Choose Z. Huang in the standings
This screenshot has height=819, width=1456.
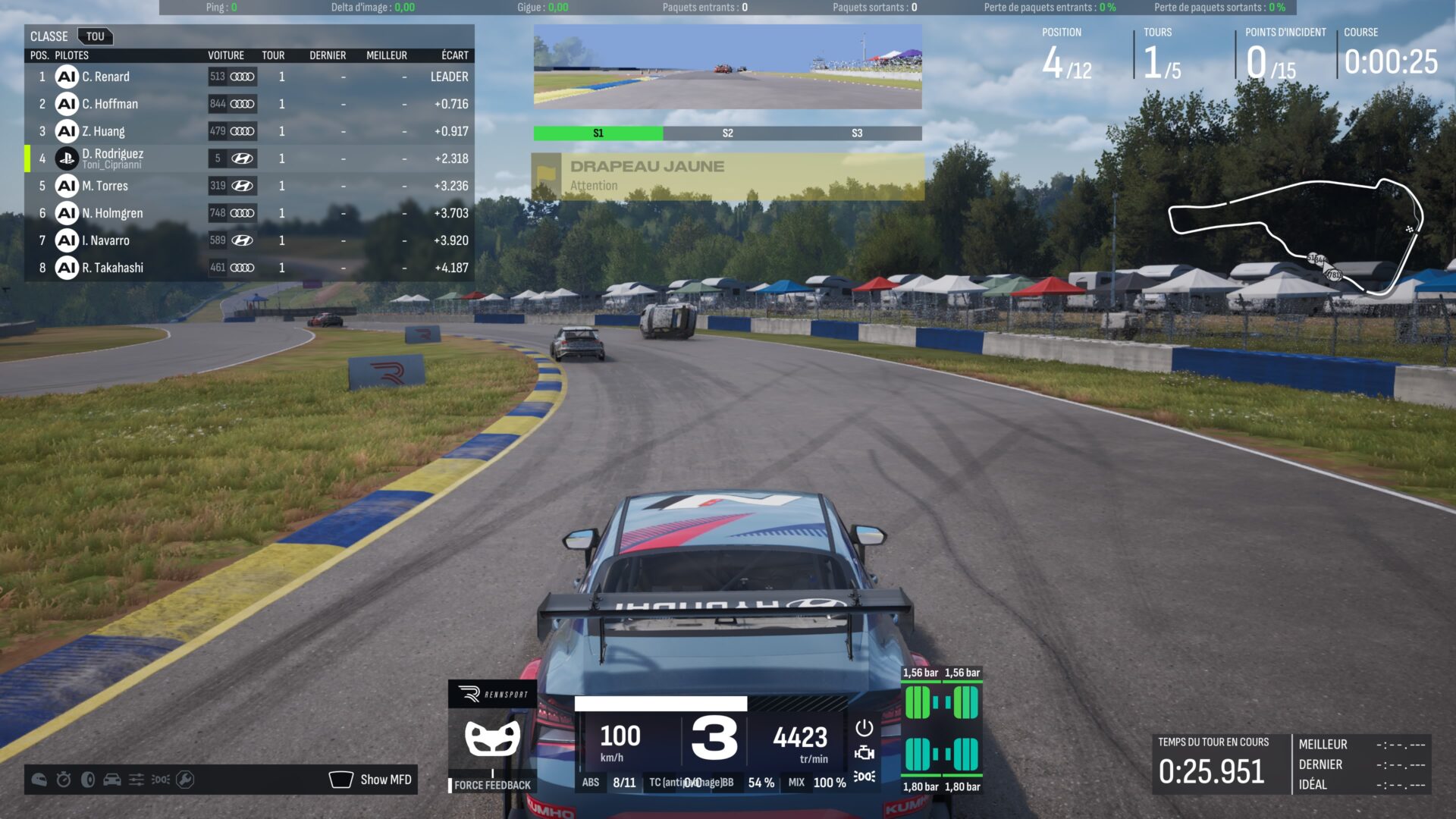(249, 131)
